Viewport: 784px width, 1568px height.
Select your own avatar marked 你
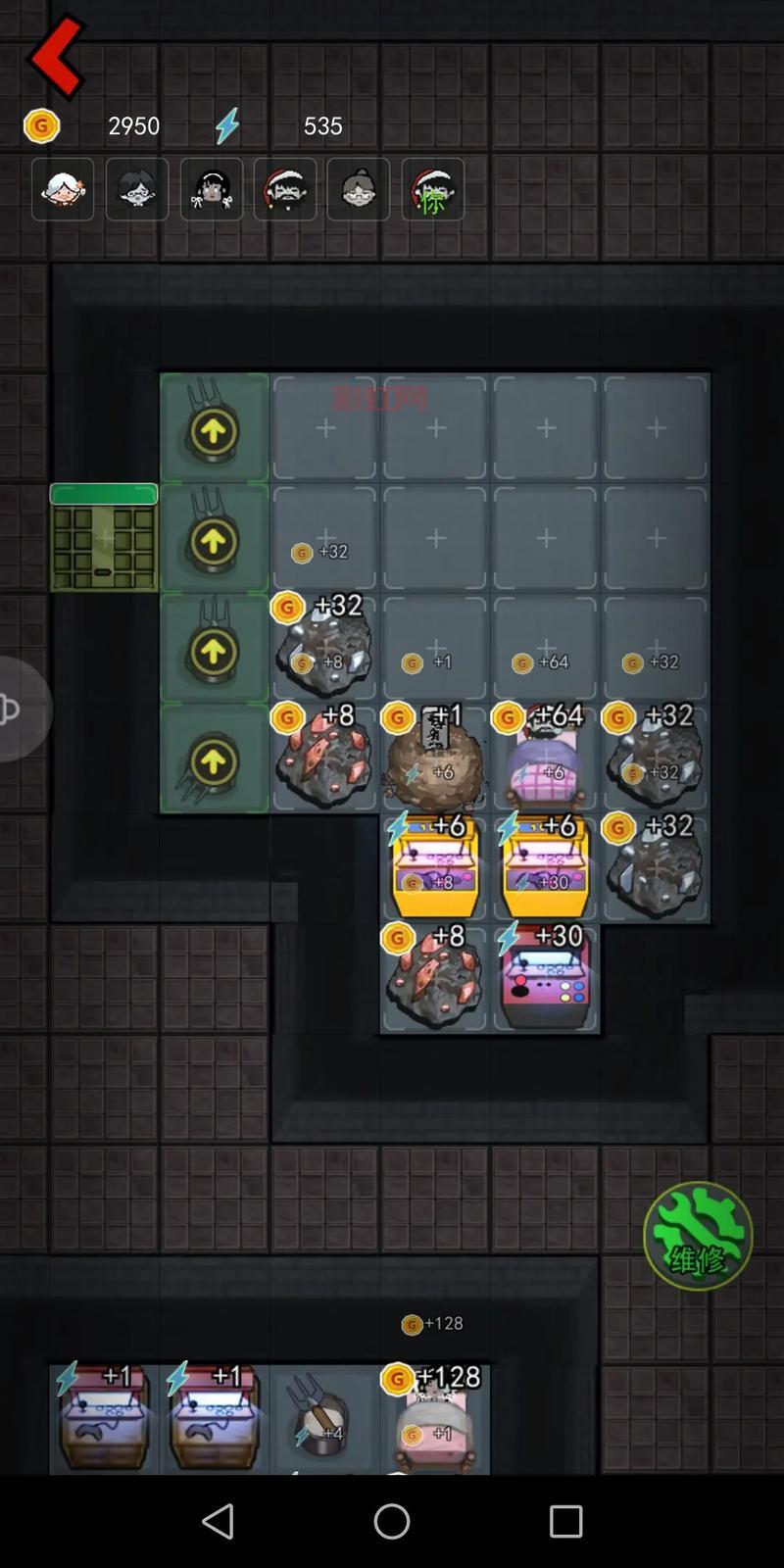click(432, 189)
